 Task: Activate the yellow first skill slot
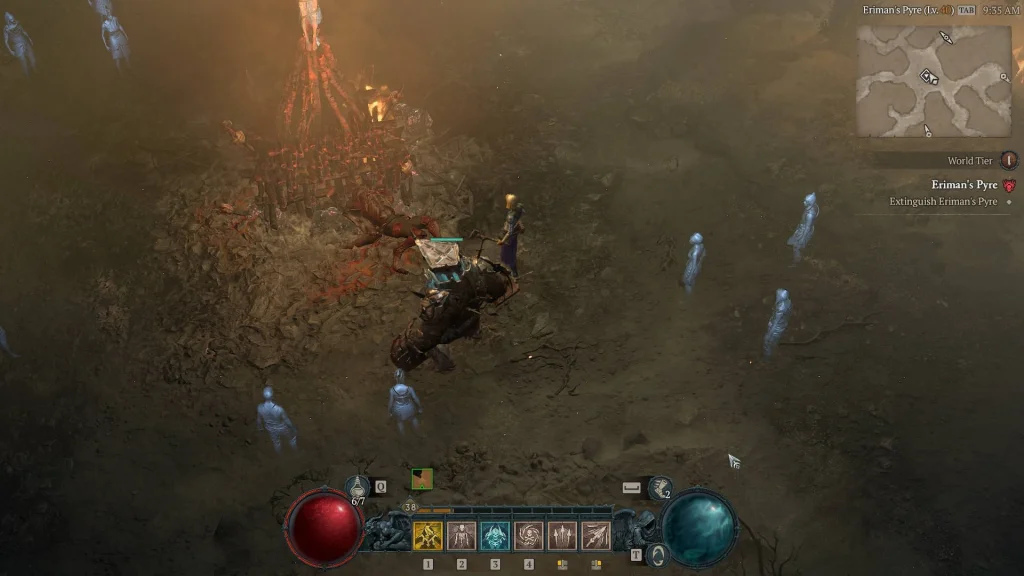click(428, 536)
